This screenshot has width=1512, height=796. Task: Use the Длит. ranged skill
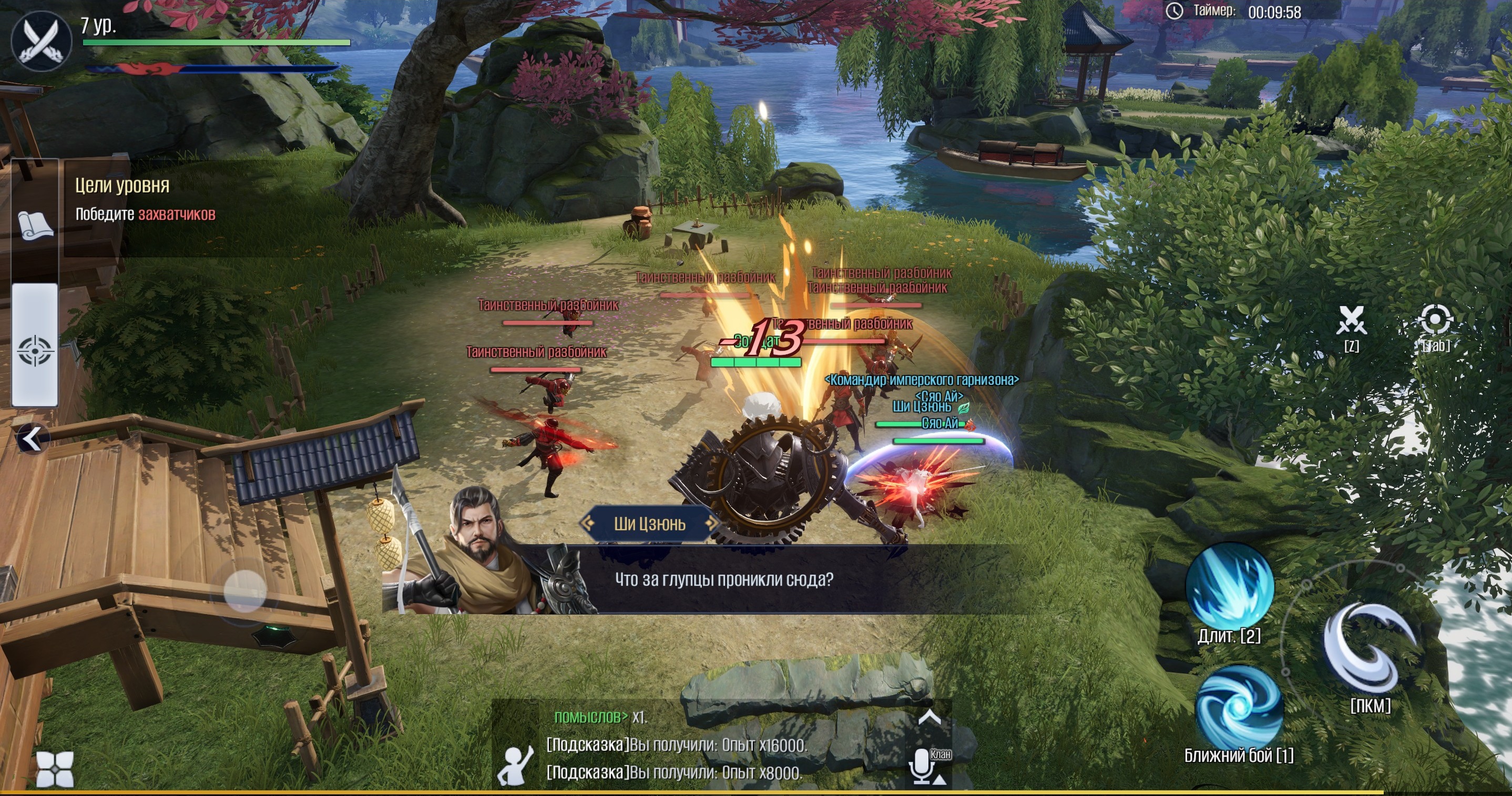click(x=1229, y=586)
